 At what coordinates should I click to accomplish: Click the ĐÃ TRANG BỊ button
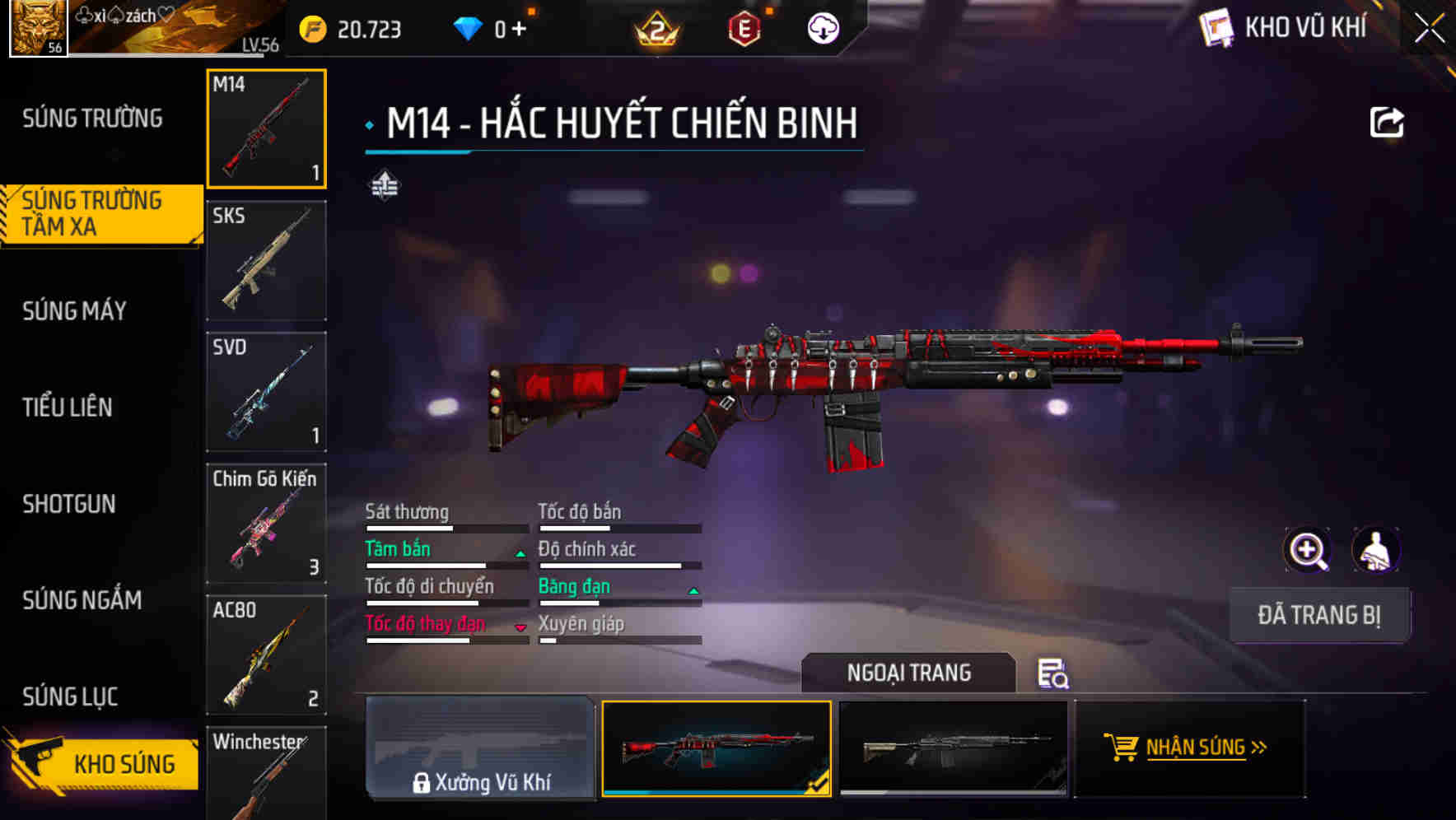coord(1319,615)
